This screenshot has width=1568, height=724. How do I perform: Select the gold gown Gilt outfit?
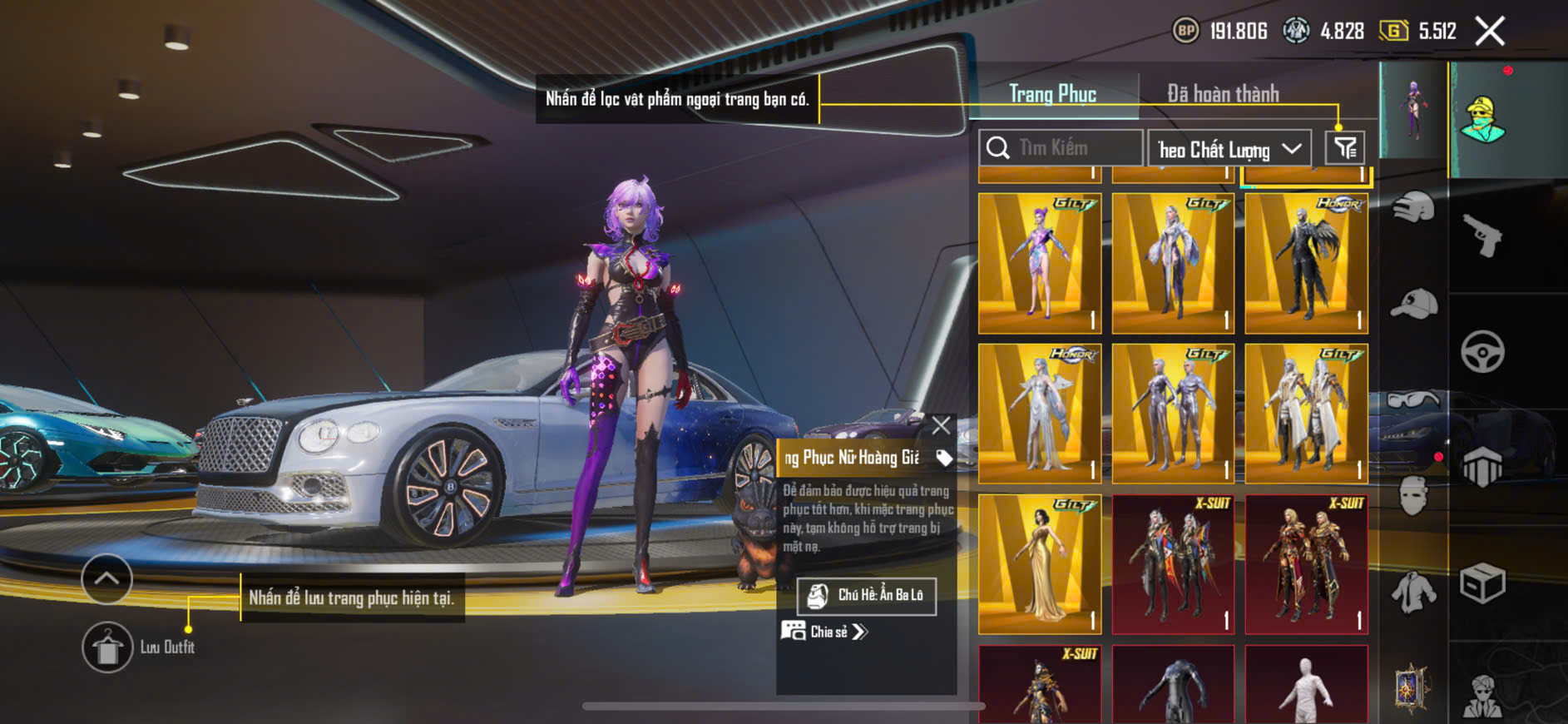click(1040, 564)
